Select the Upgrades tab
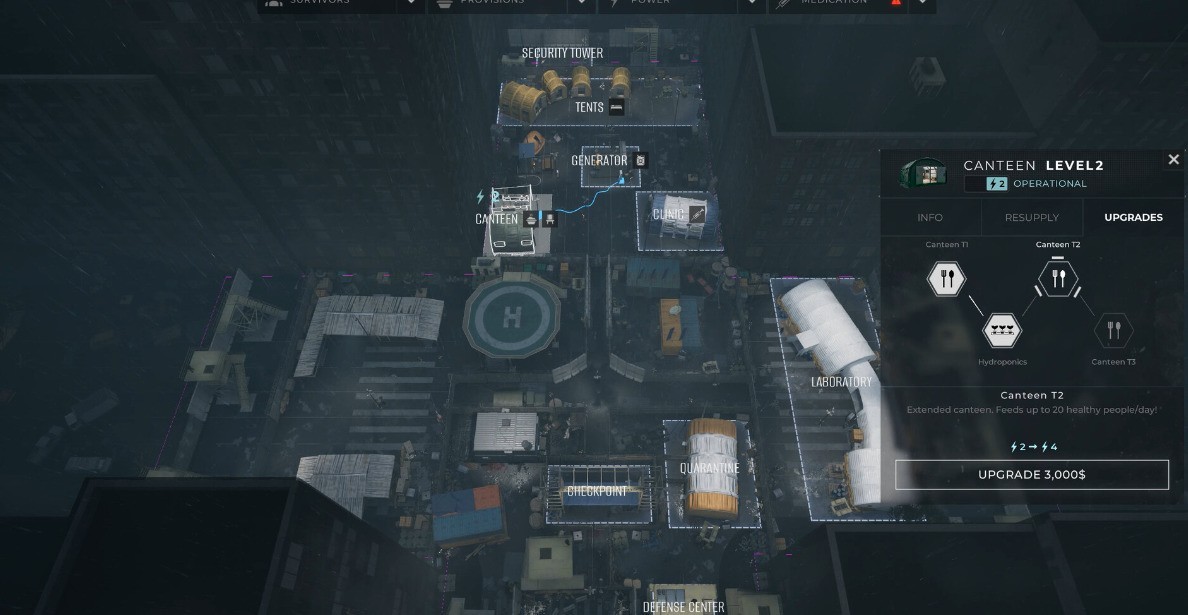The height and width of the screenshot is (615, 1188). click(1133, 217)
